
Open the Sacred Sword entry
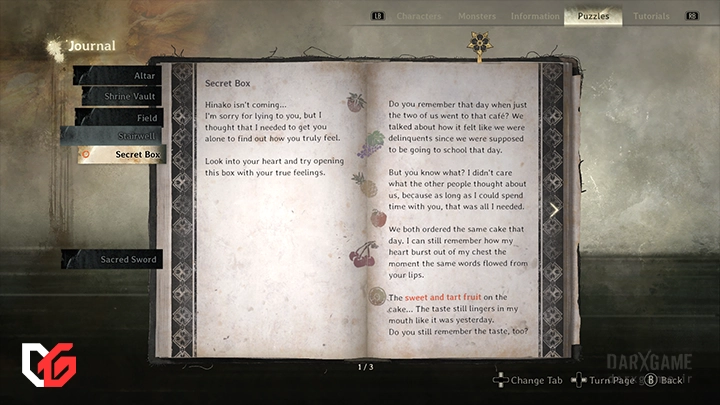115,260
